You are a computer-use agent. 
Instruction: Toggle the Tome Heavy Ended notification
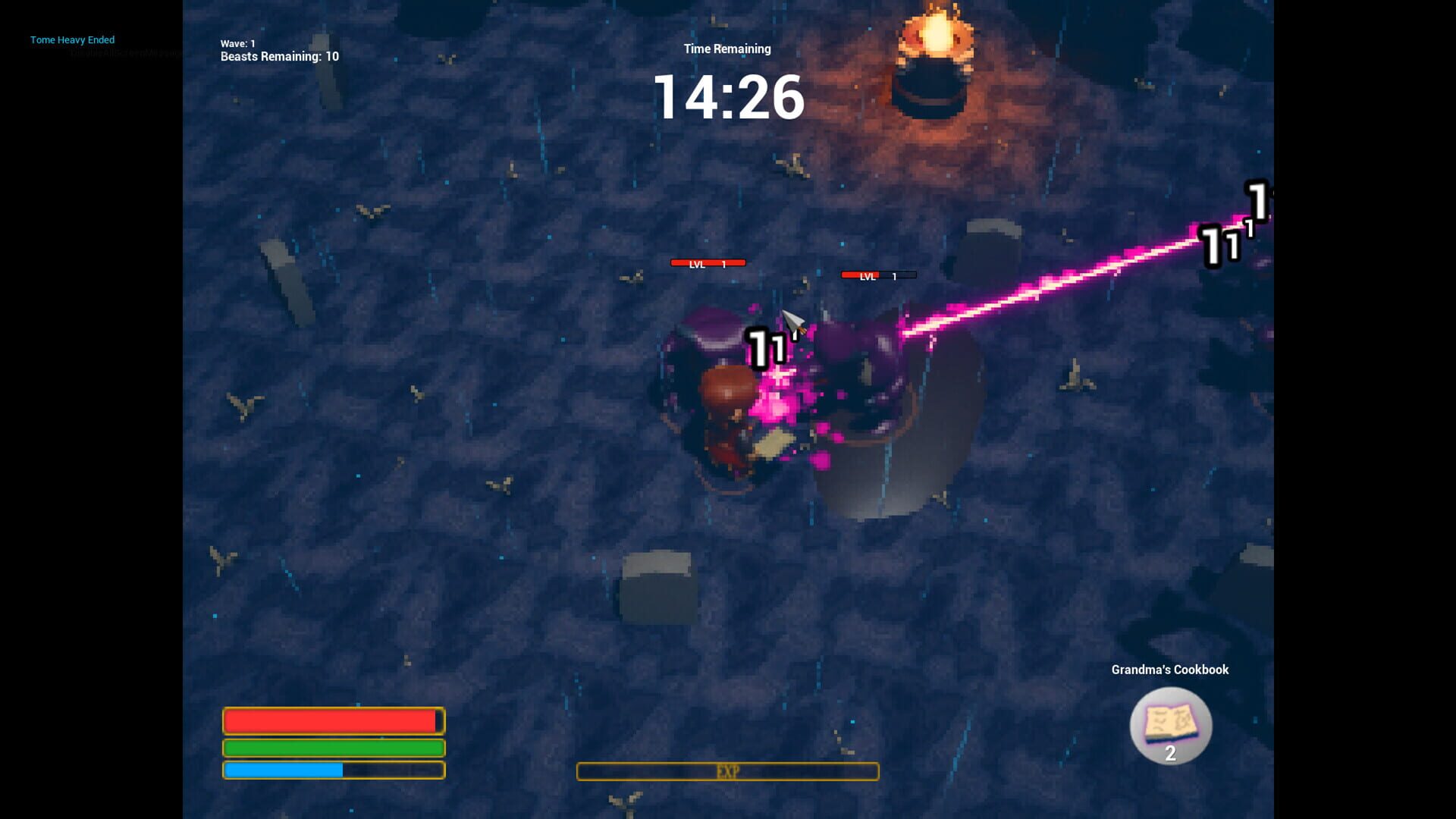click(x=72, y=40)
